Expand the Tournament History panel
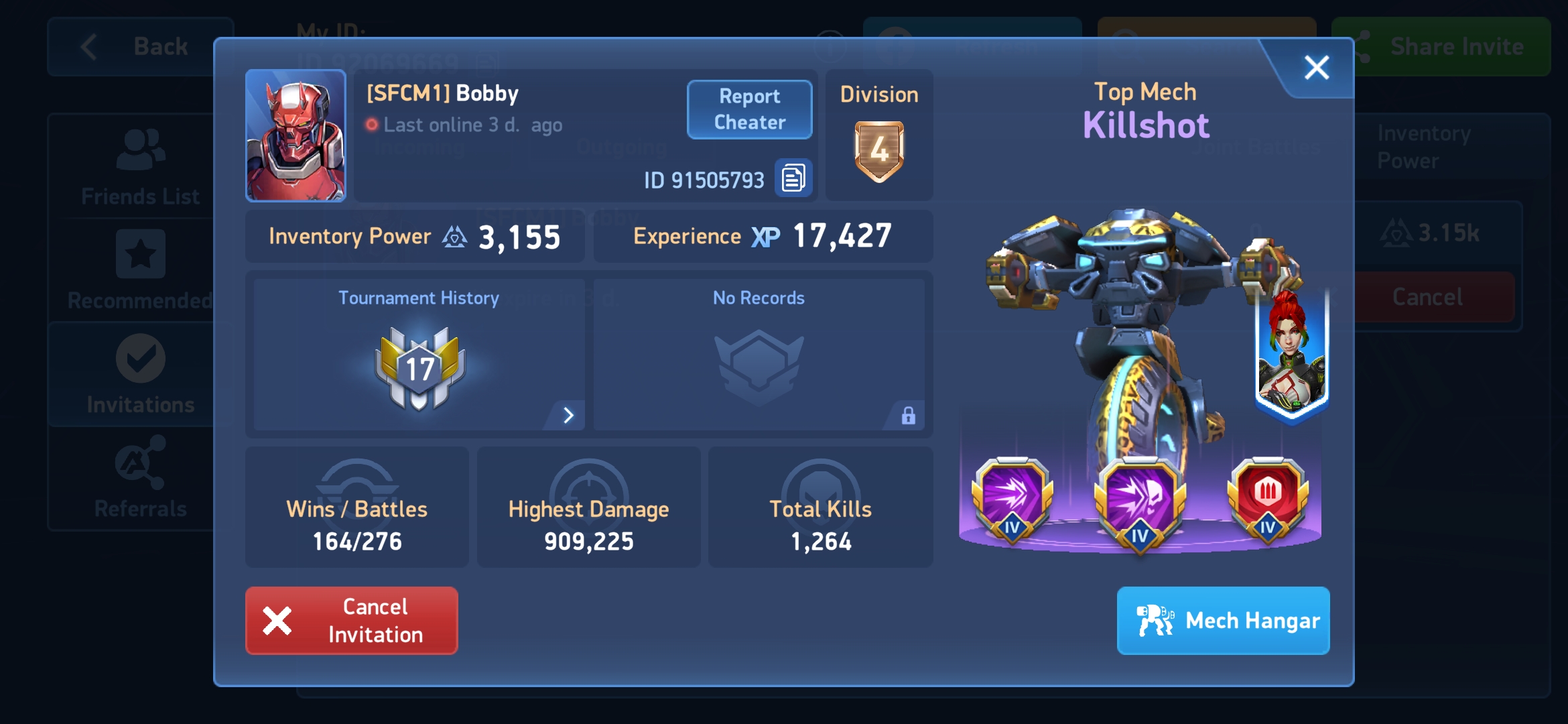Viewport: 1568px width, 724px height. click(x=568, y=415)
